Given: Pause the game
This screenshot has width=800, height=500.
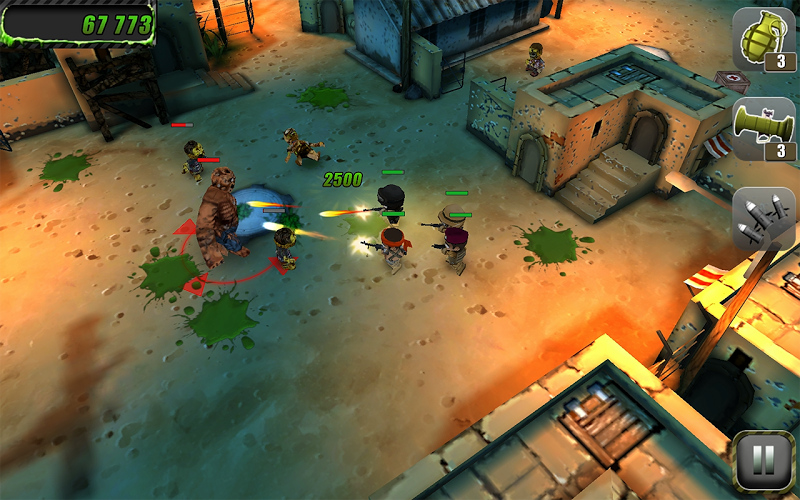Looking at the screenshot, I should pyautogui.click(x=762, y=461).
